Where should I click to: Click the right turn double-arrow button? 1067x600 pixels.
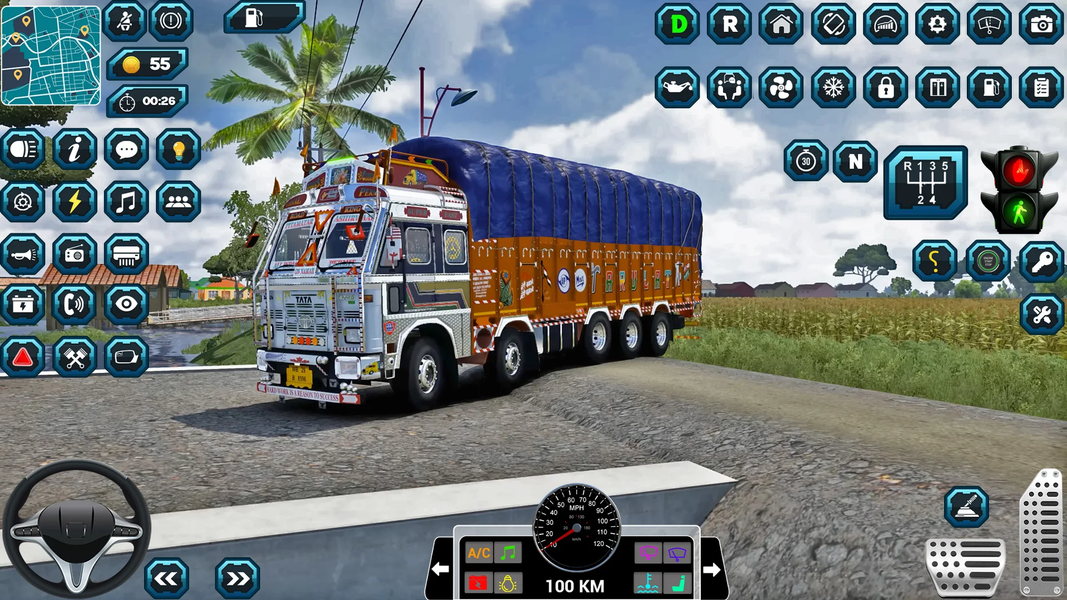tap(237, 577)
